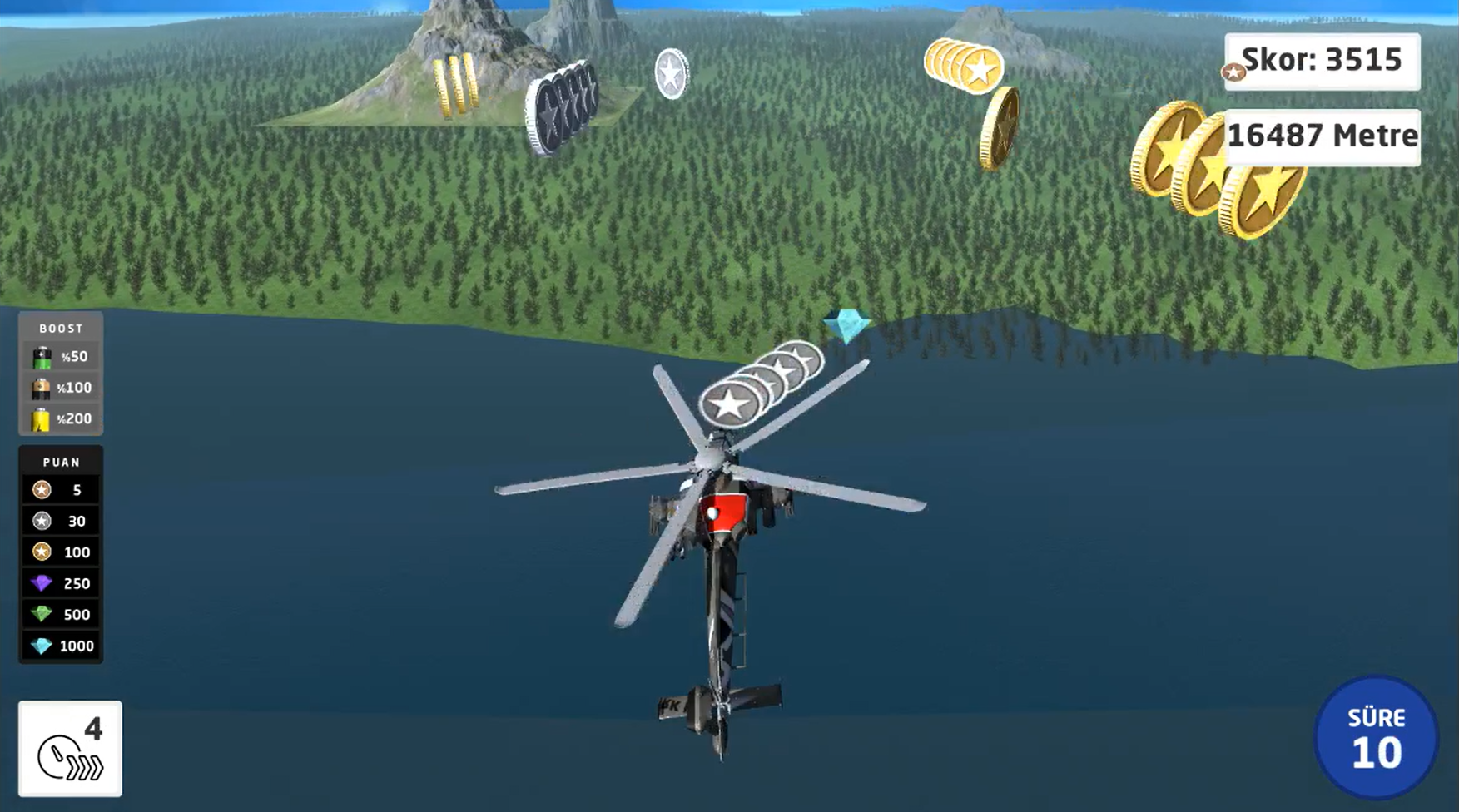This screenshot has width=1459, height=812.
Task: Activate the speed boost button
Action: 70,748
